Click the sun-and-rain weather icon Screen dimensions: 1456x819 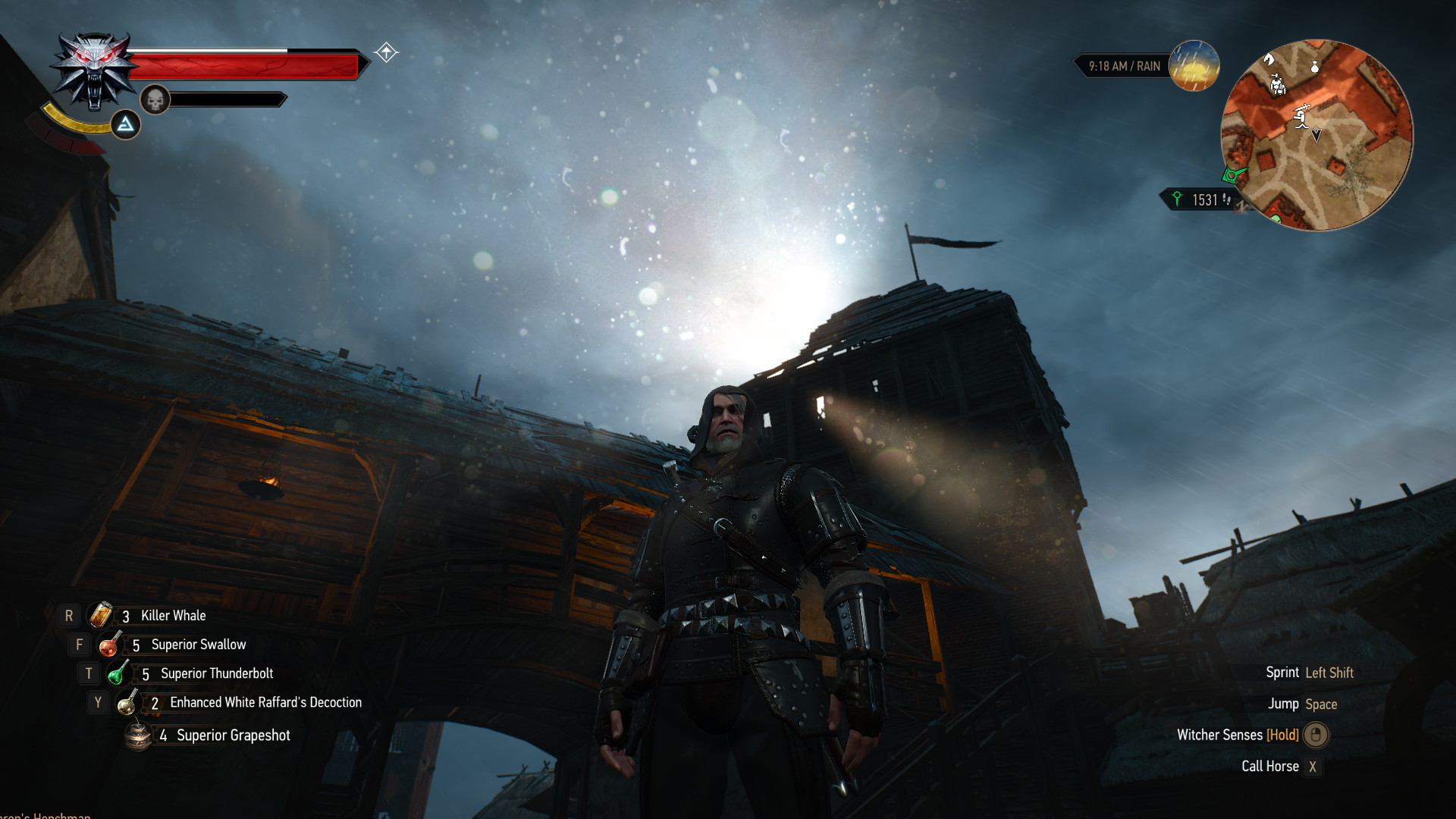(x=1194, y=67)
